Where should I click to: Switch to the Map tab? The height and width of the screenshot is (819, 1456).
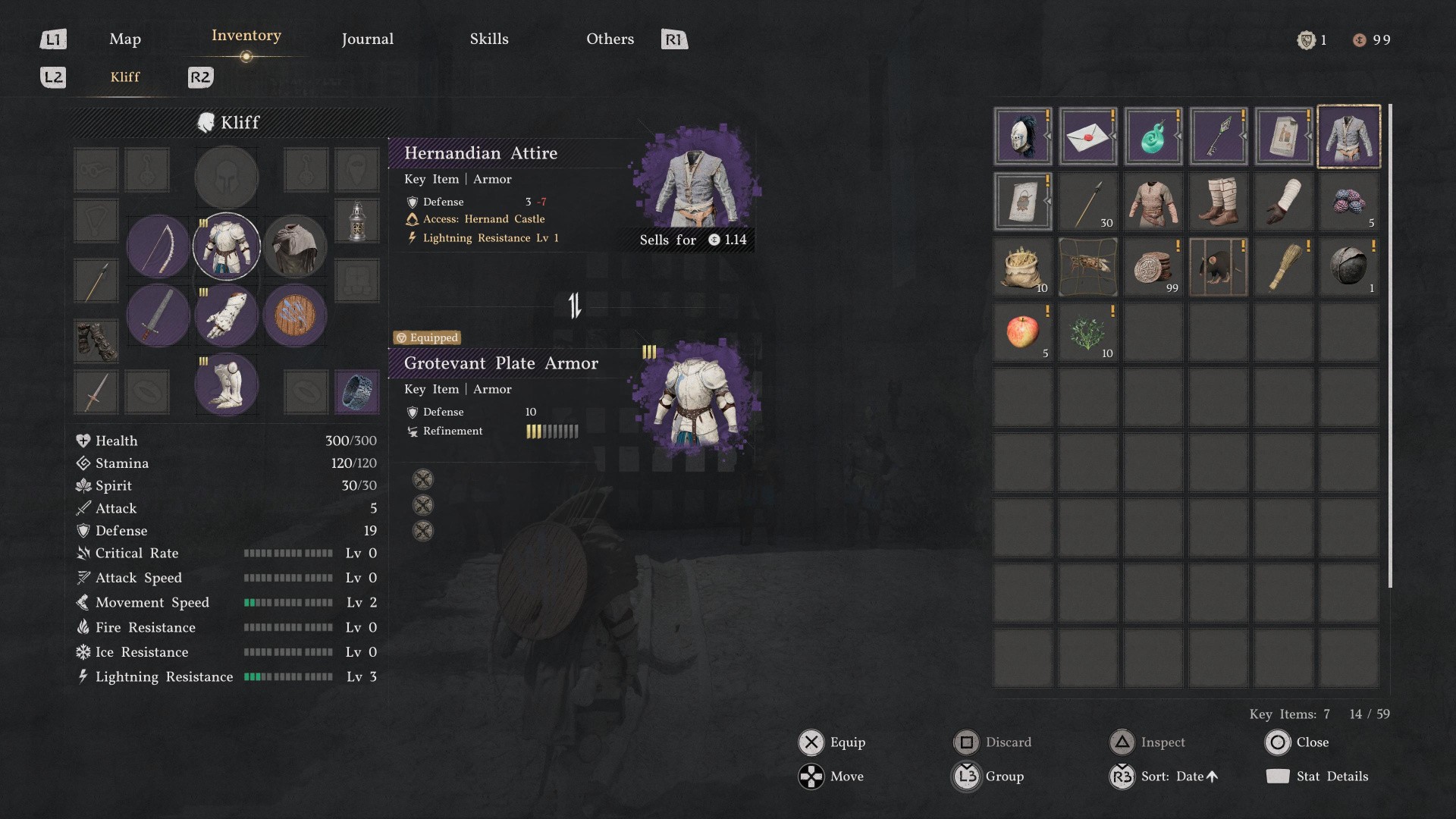pyautogui.click(x=125, y=39)
